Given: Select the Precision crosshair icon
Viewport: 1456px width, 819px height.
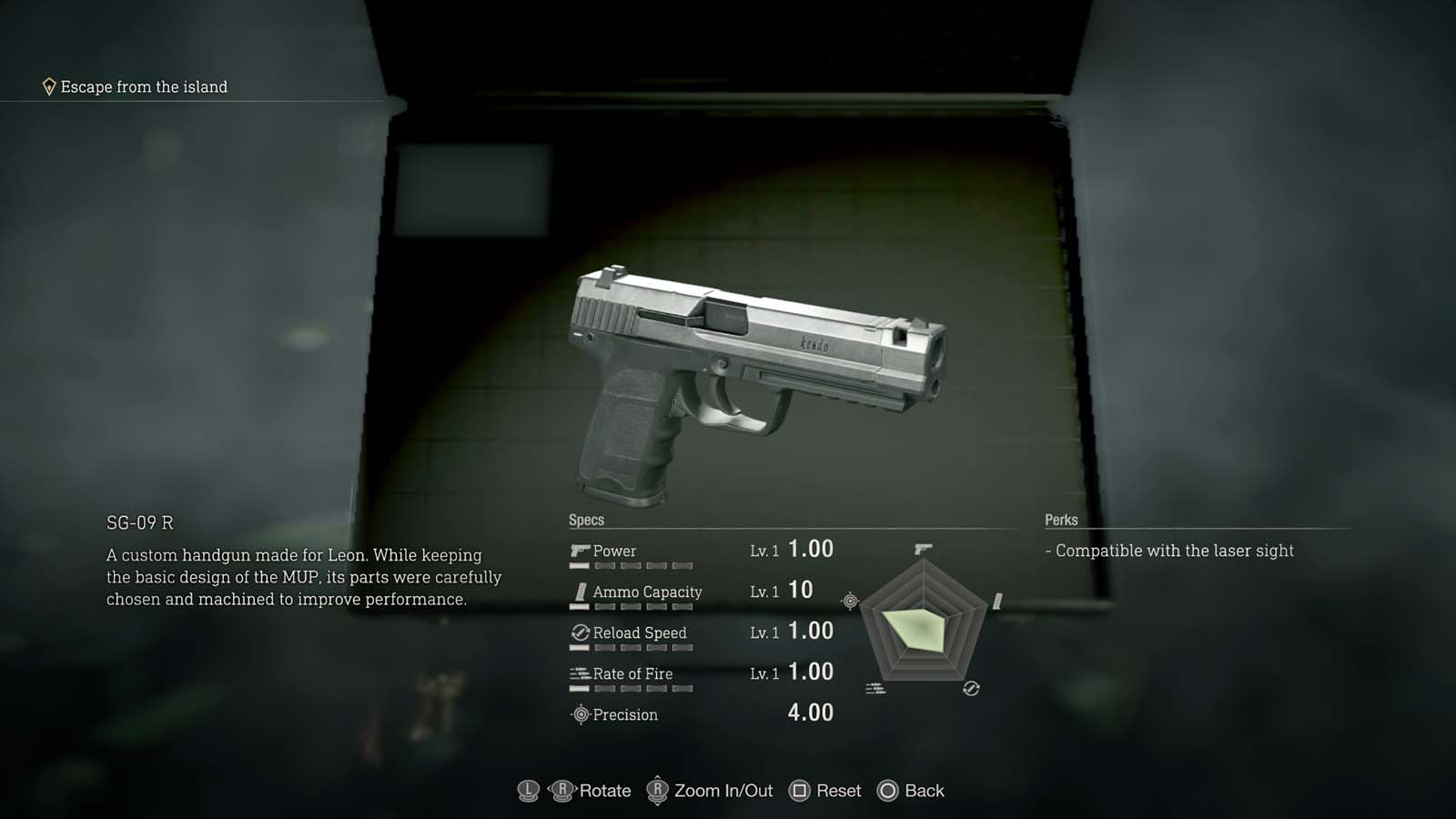Looking at the screenshot, I should click(x=580, y=715).
